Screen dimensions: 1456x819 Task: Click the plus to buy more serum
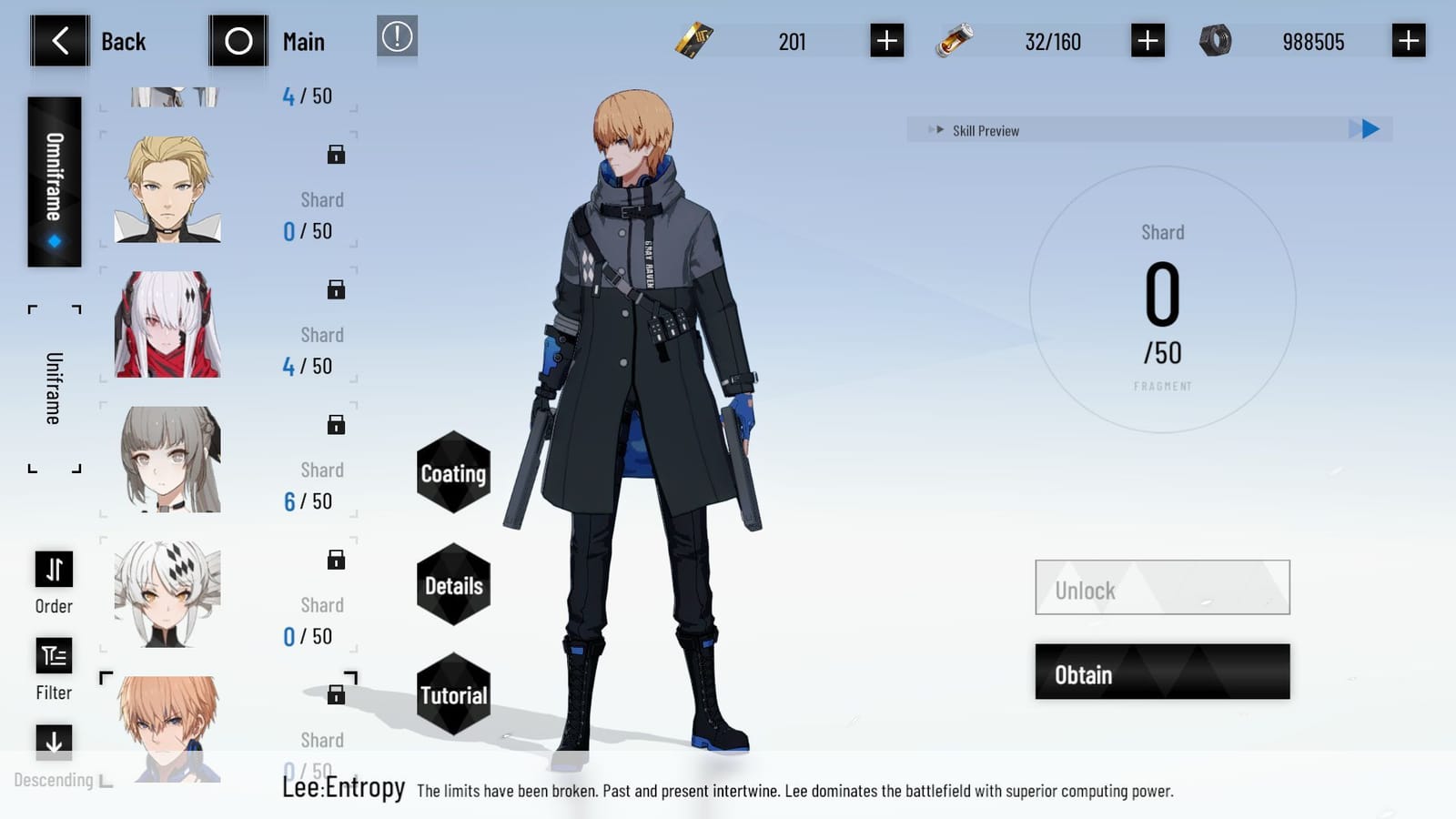coord(1147,40)
